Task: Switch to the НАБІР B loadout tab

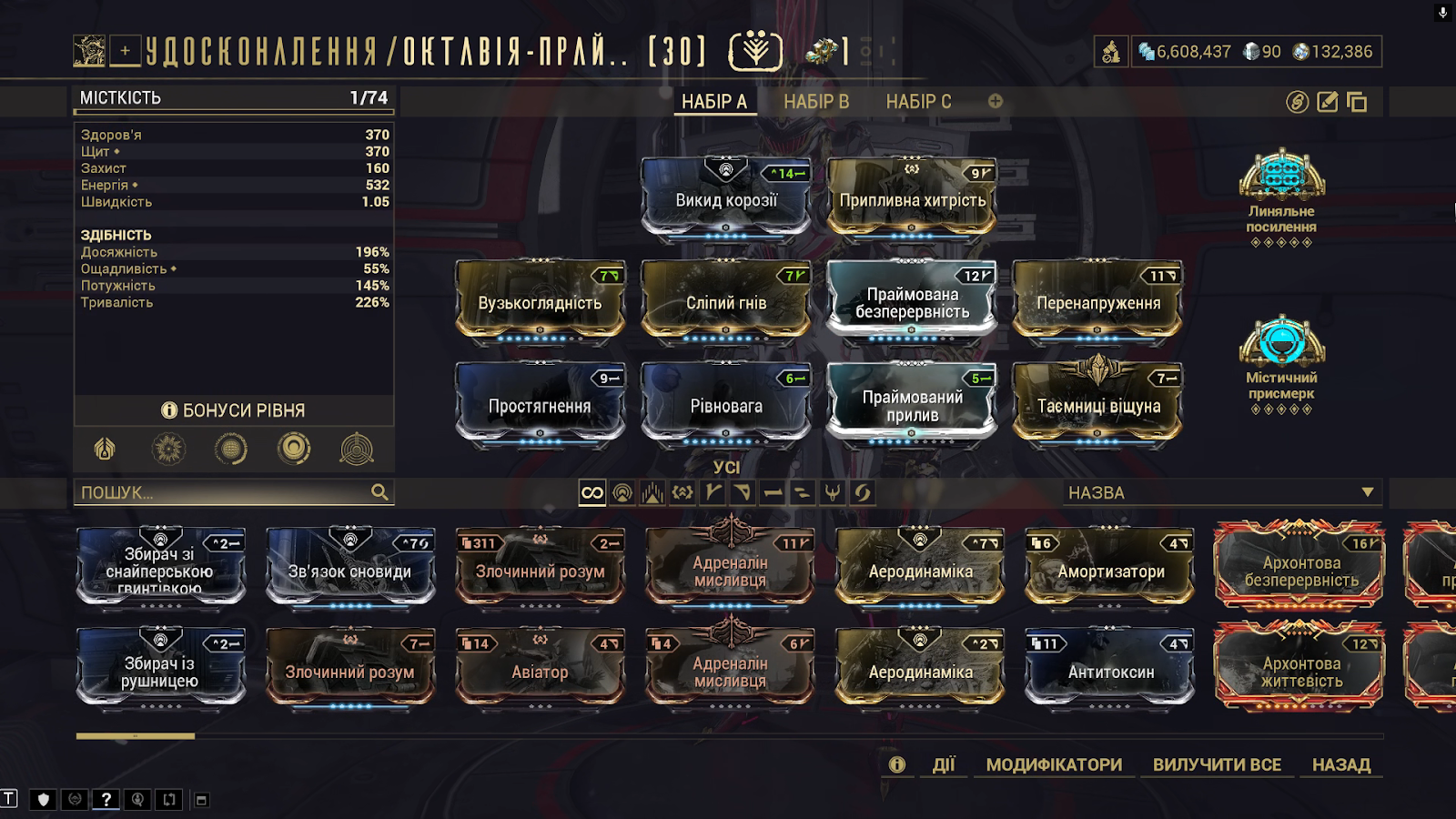Action: click(x=816, y=102)
